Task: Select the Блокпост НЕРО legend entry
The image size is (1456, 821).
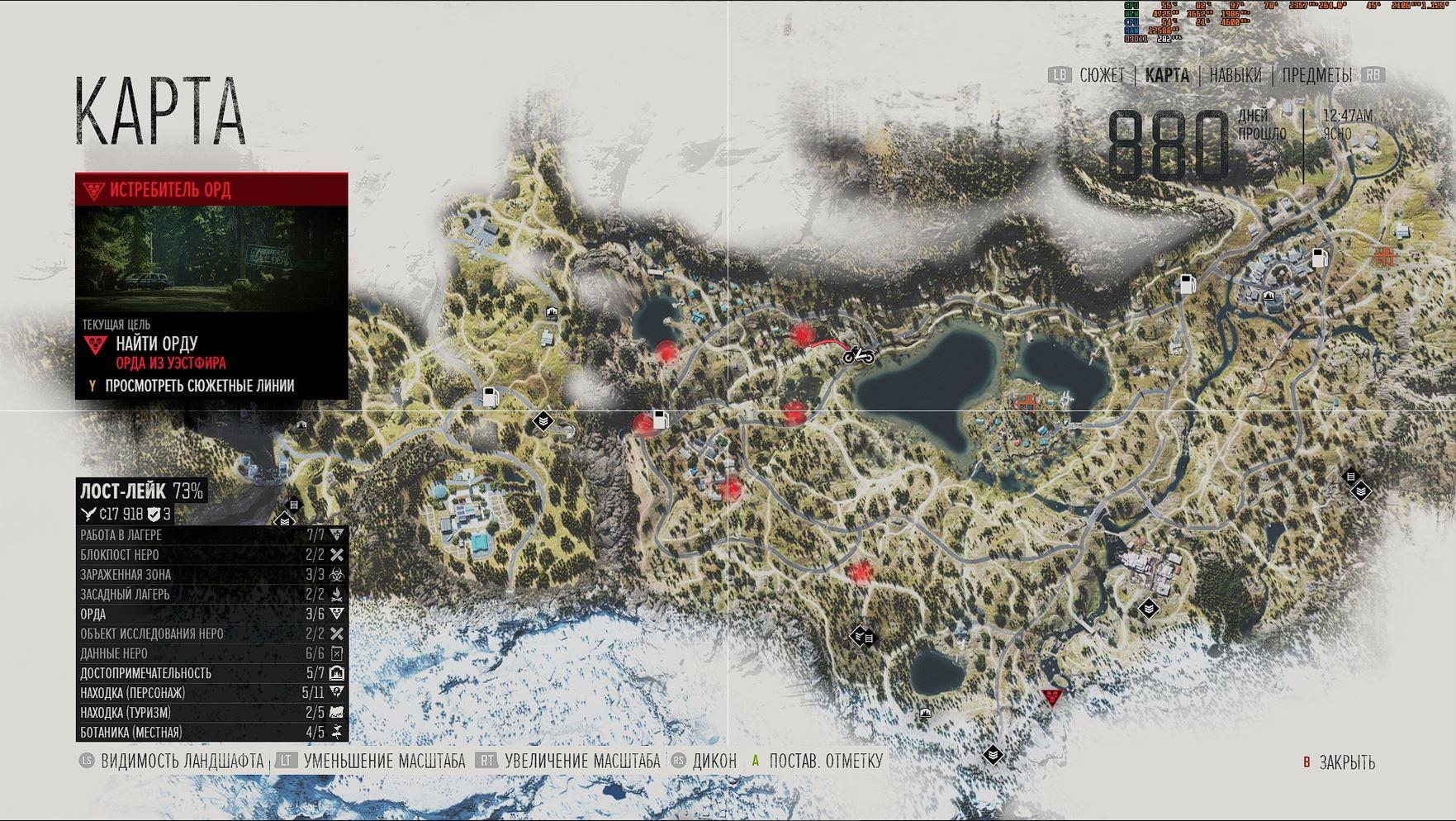Action: (211, 555)
